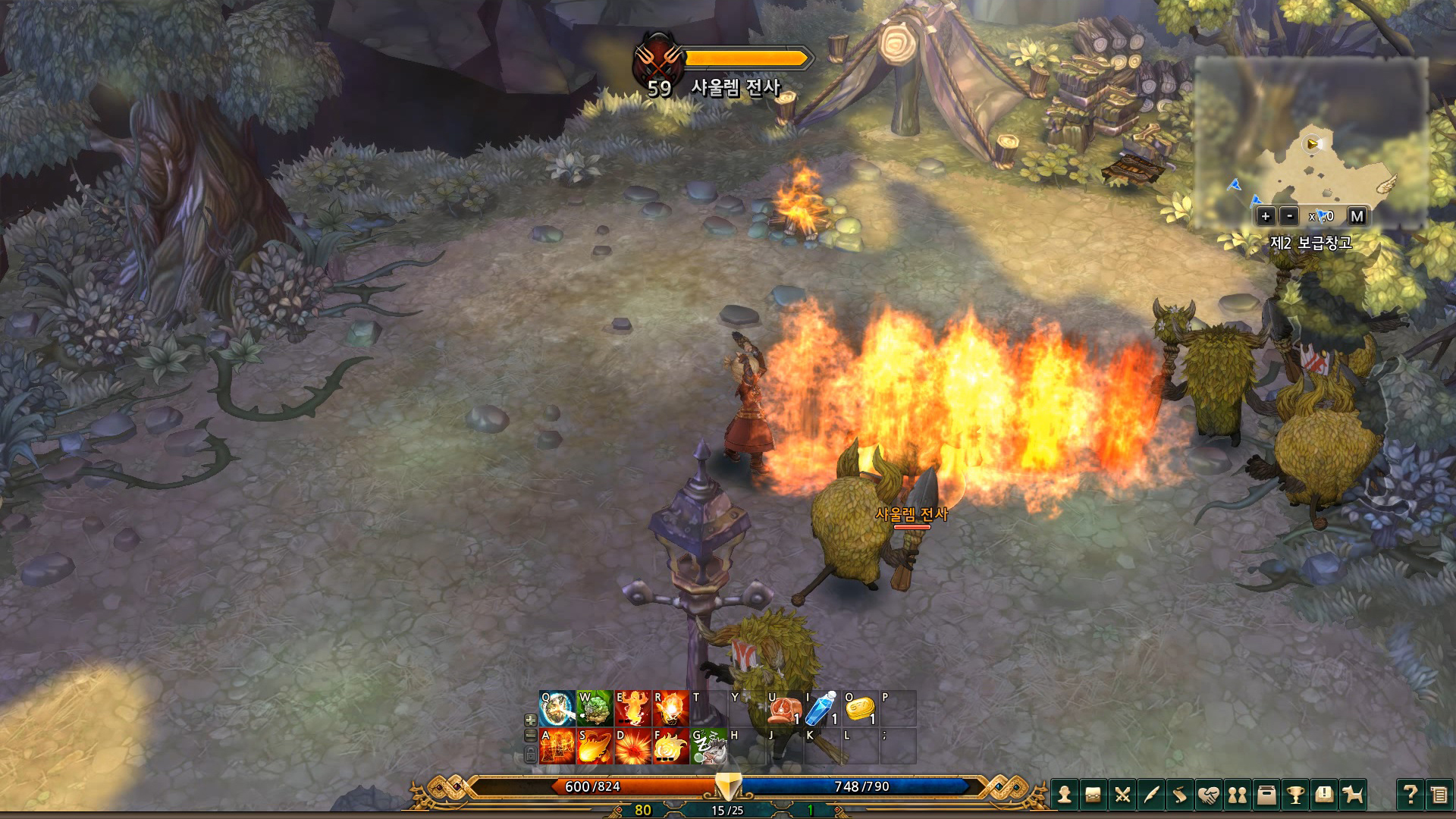1456x819 pixels.
Task: Use the blue crystal potion slot
Action: pos(822,709)
